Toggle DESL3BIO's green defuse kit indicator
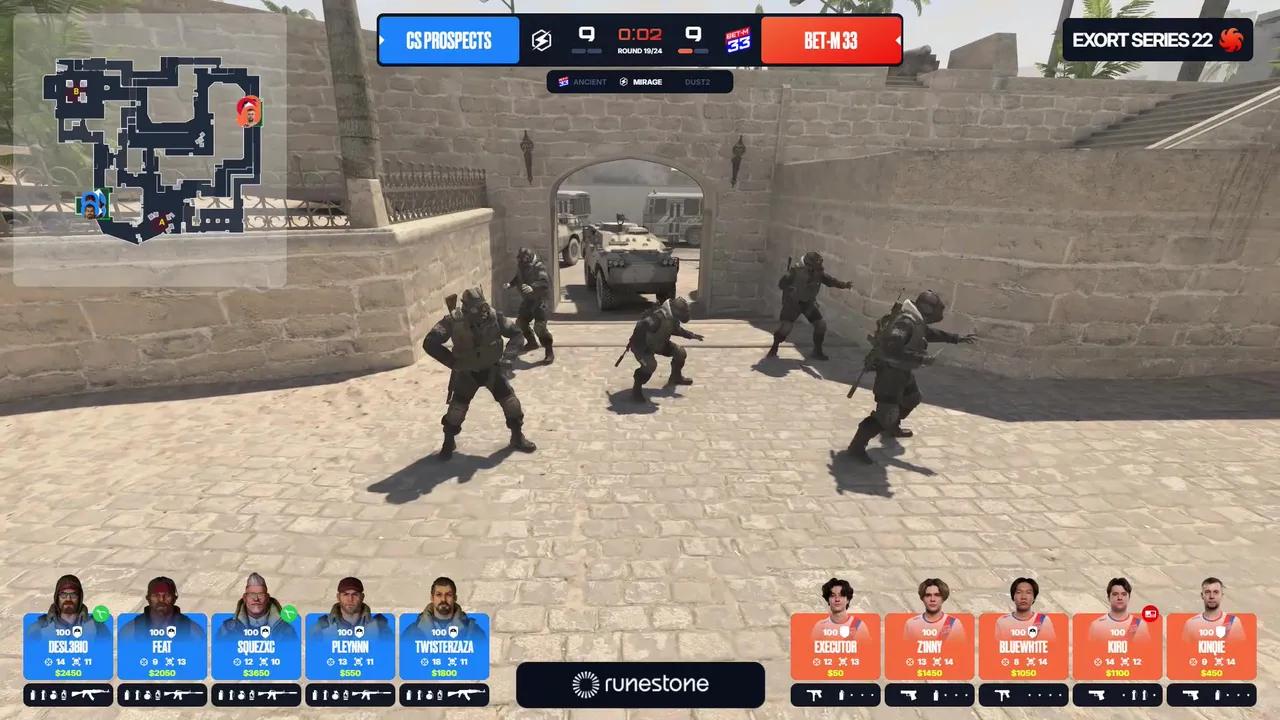Screen dimensions: 1280x720 pos(101,614)
